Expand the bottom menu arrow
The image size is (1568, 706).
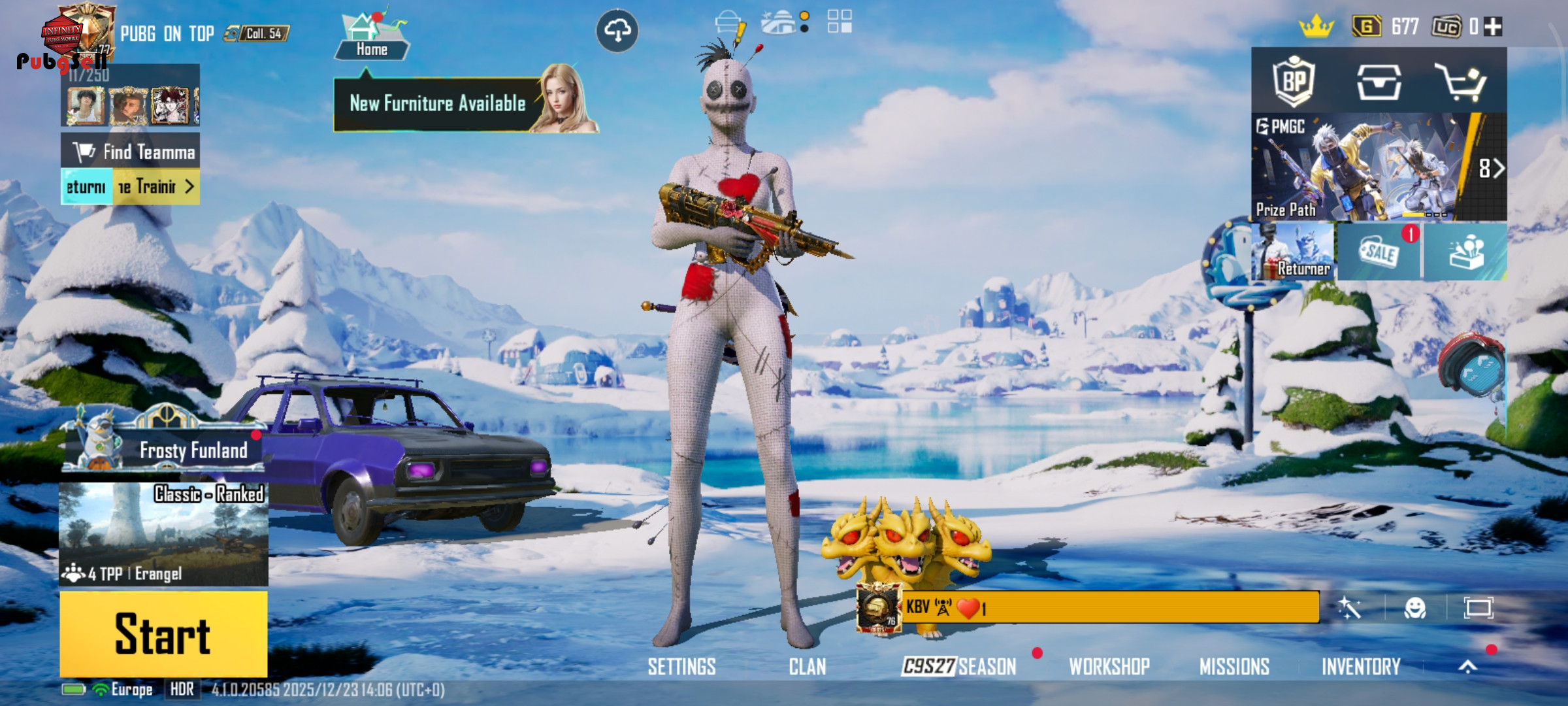(1468, 667)
